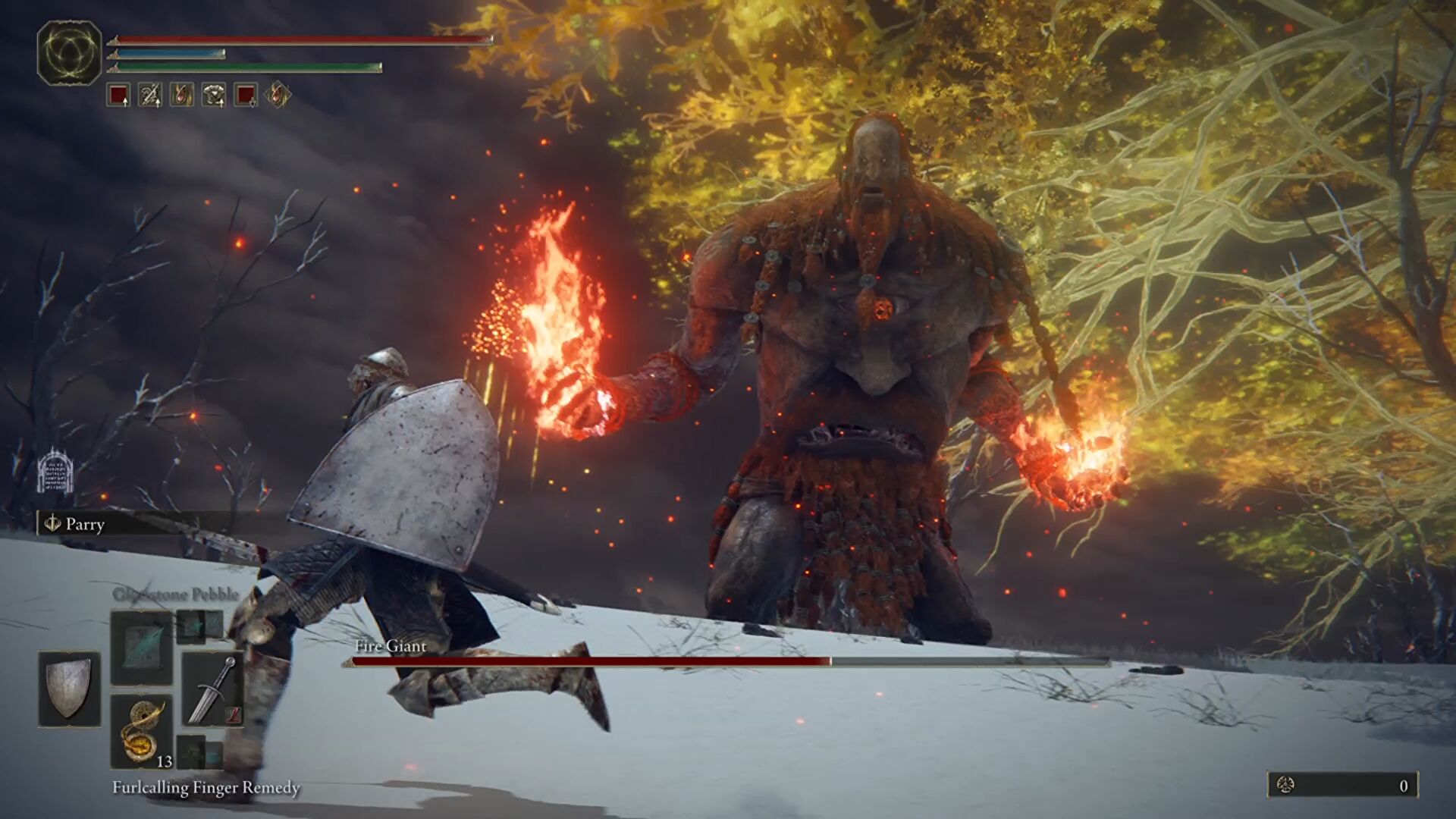Click the diamond-shaped pouch item icon
Viewport: 1456px width, 819px height.
277,96
